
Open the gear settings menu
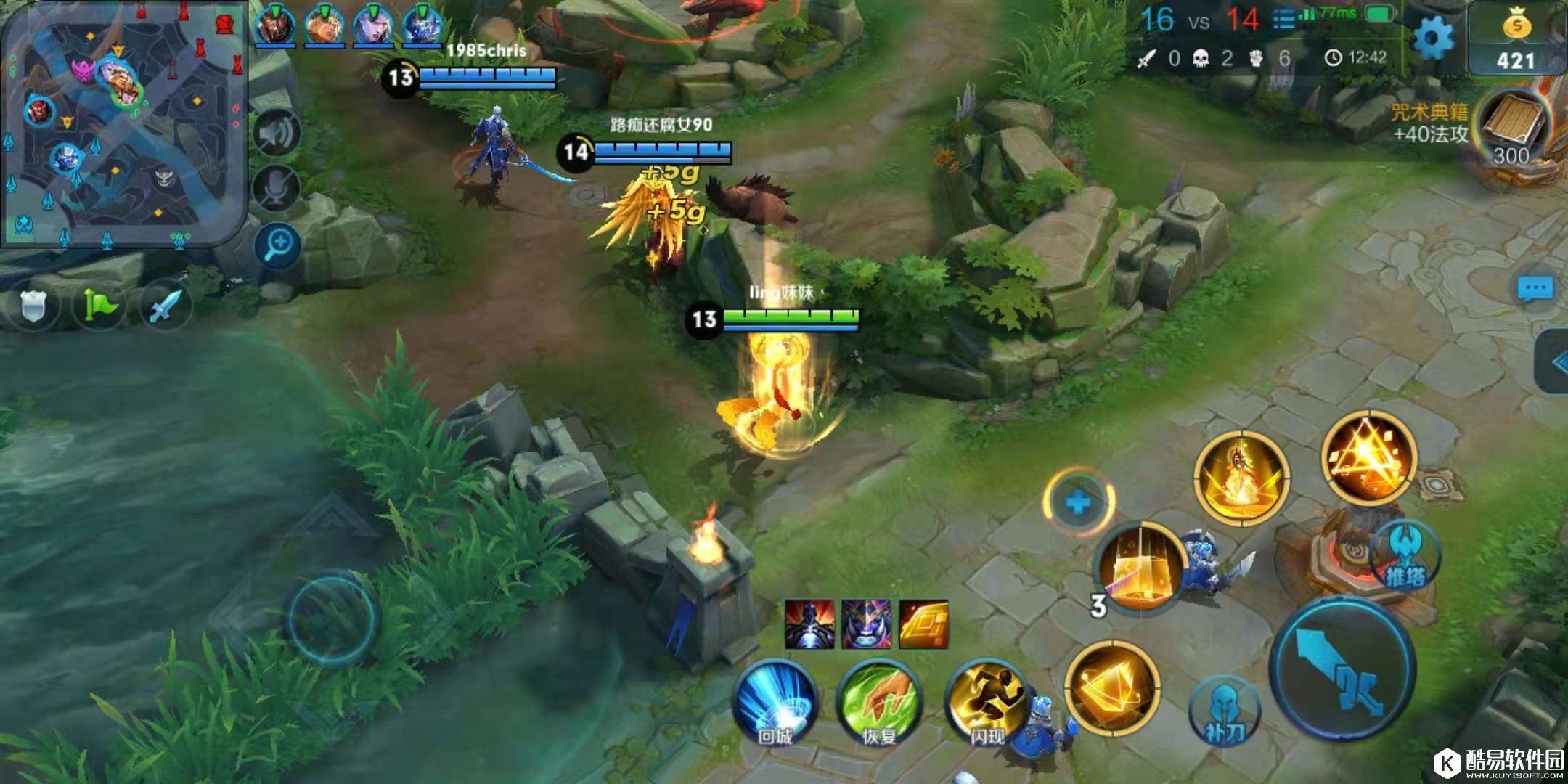1433,38
